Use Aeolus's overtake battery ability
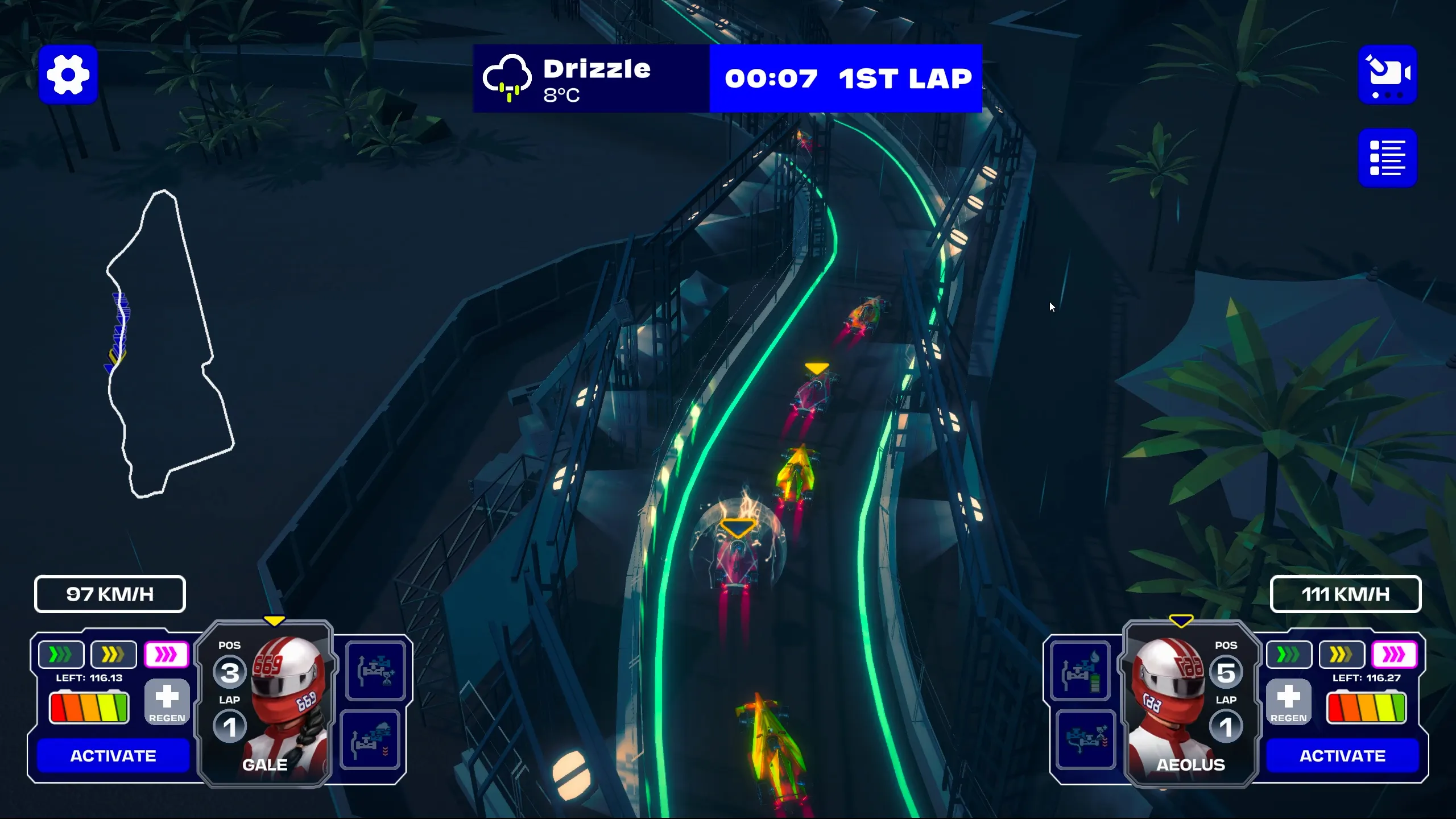 click(1081, 671)
